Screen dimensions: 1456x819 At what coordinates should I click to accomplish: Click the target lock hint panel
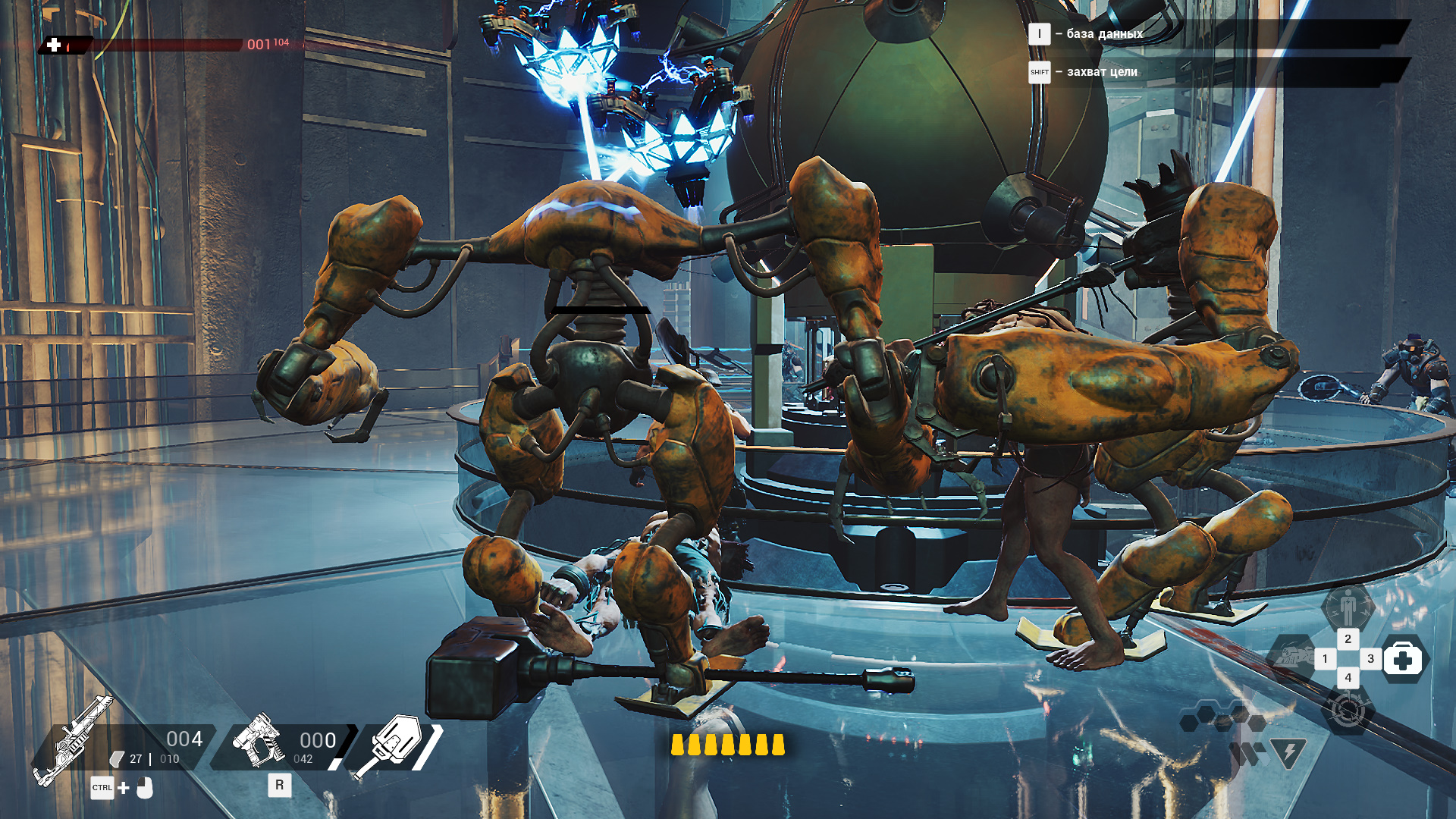1213,72
